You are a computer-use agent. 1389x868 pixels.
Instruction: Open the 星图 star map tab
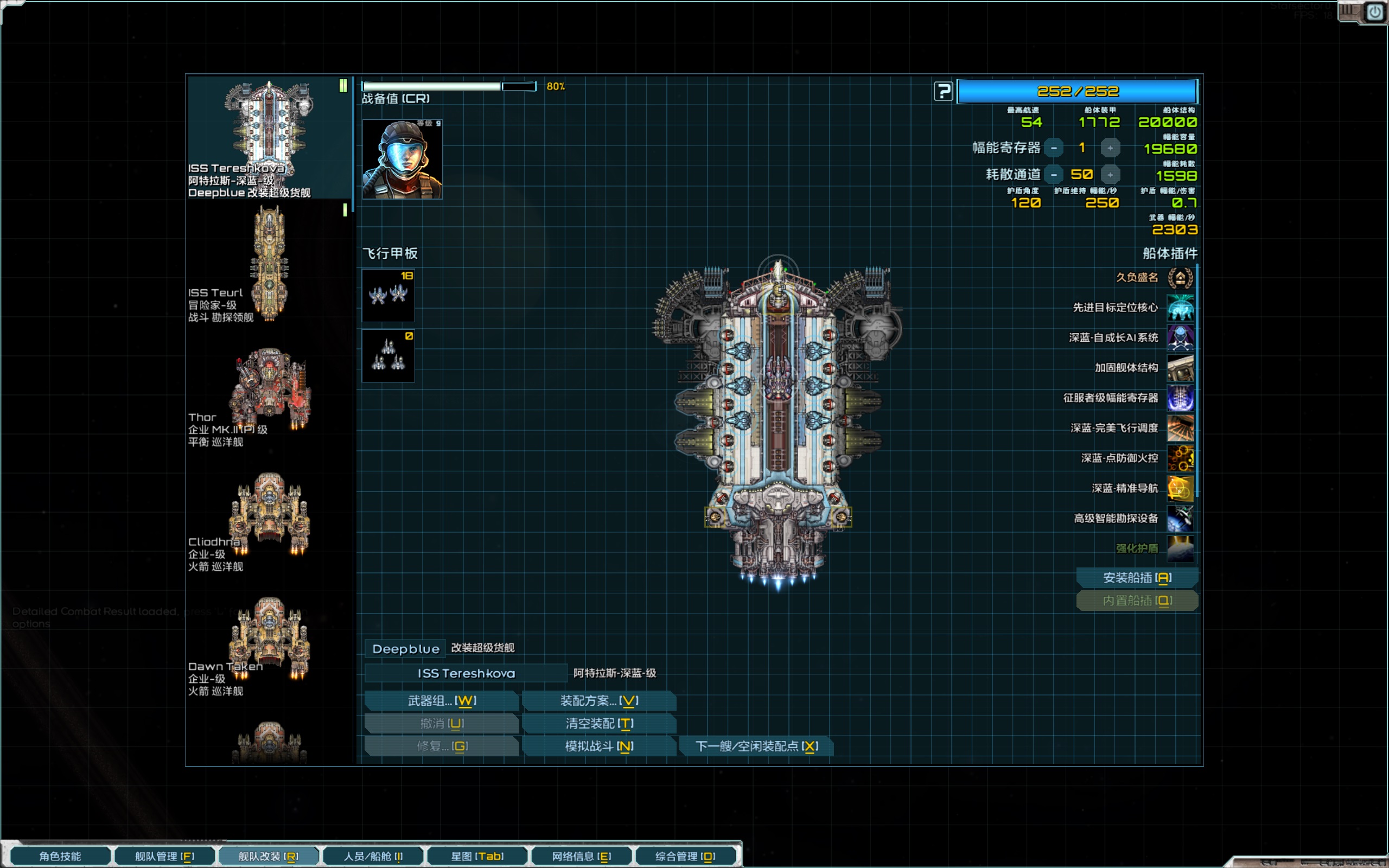(477, 856)
